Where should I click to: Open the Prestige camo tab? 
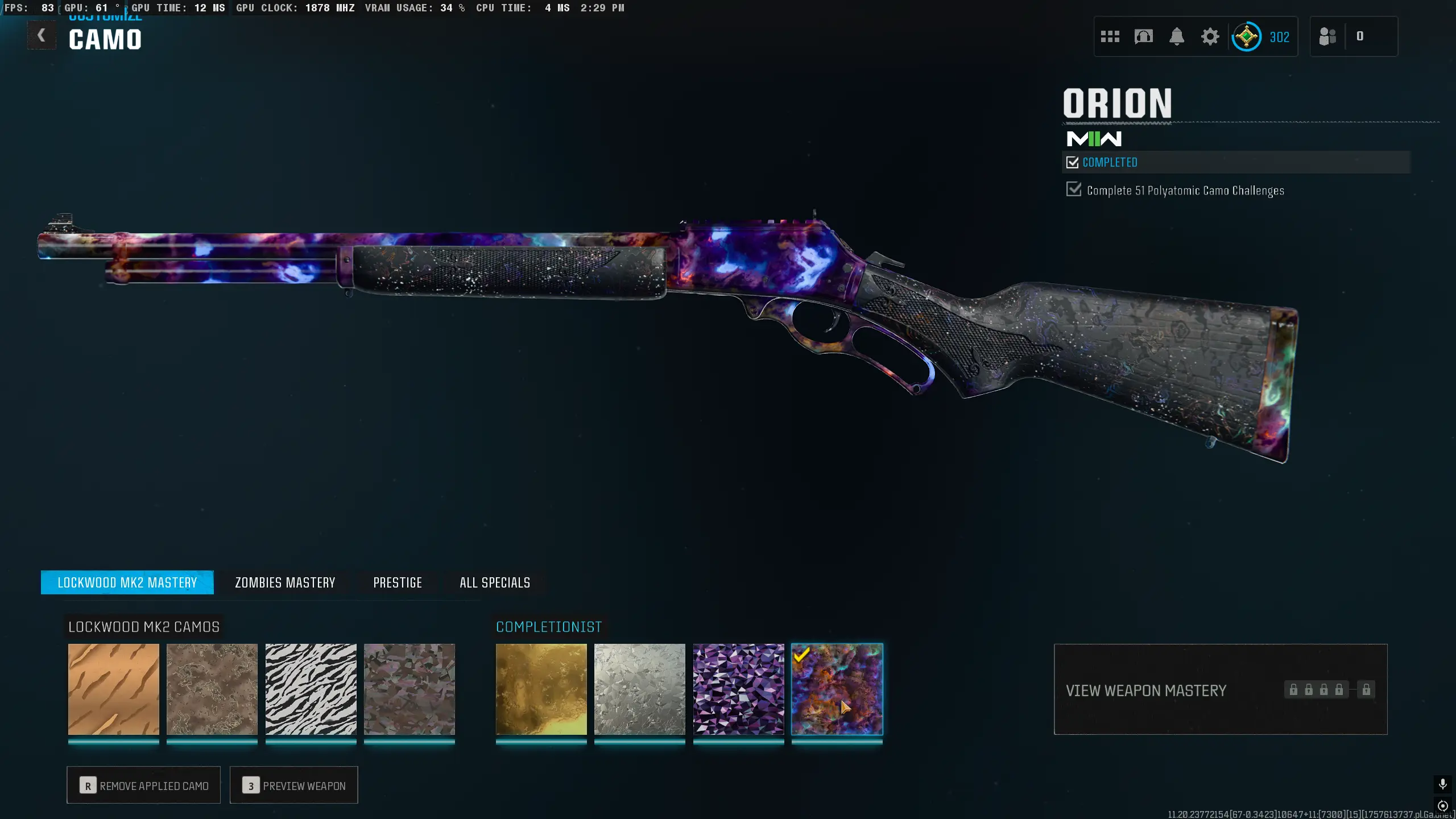pyautogui.click(x=398, y=582)
